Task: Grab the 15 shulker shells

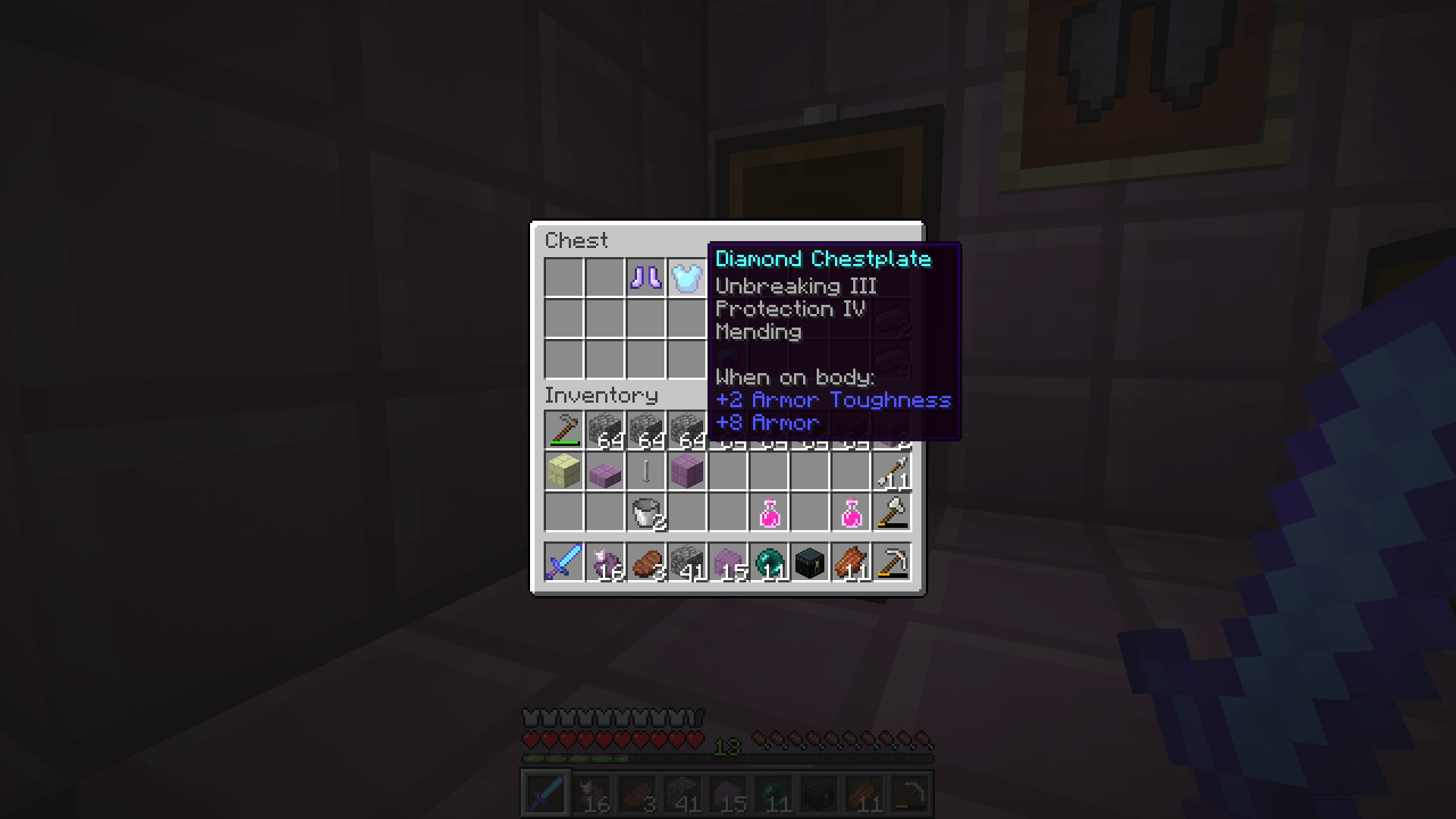Action: (729, 561)
